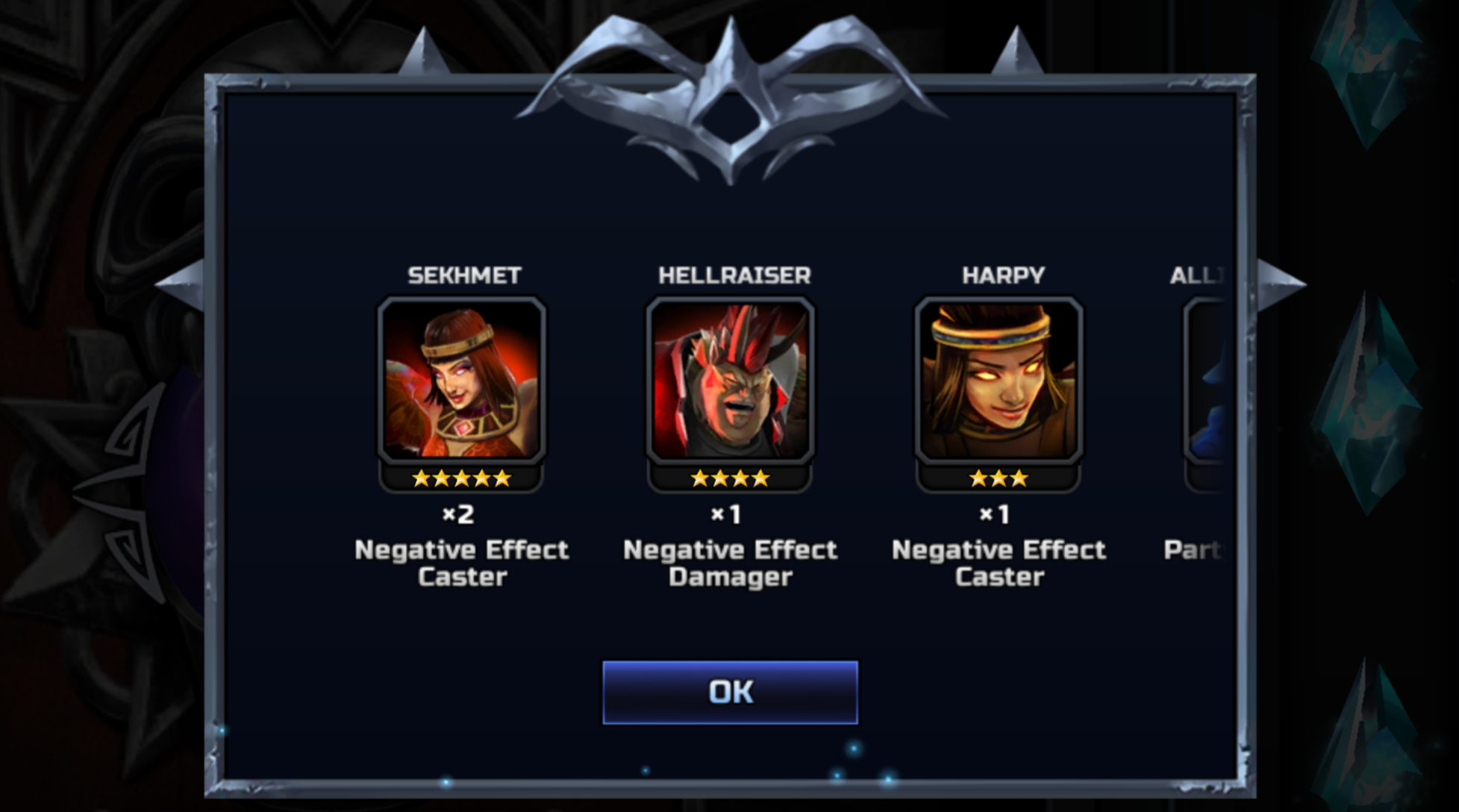Select the Sekhmet five-star hero portrait

click(x=461, y=381)
